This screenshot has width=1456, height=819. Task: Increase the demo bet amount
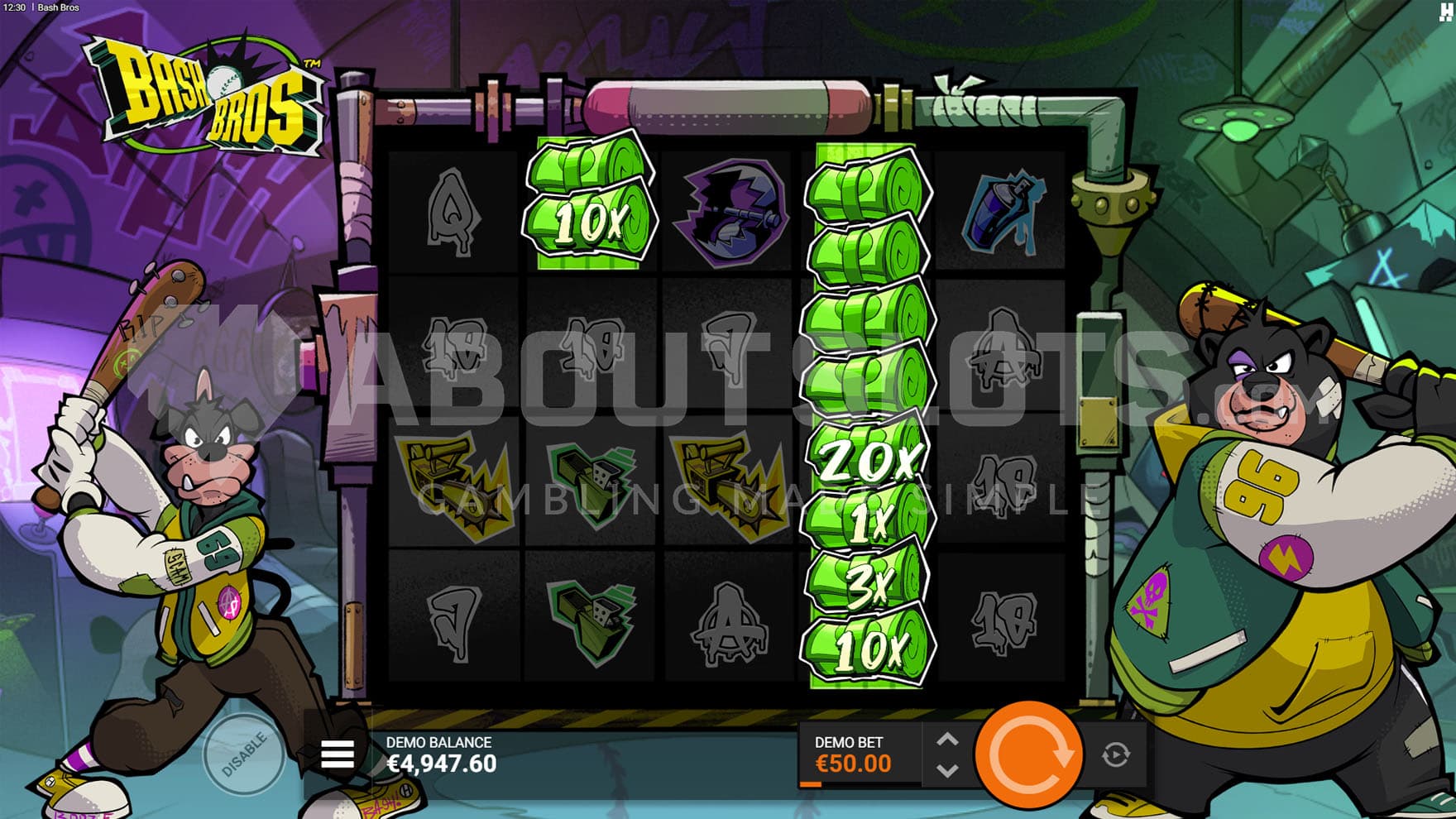point(948,740)
